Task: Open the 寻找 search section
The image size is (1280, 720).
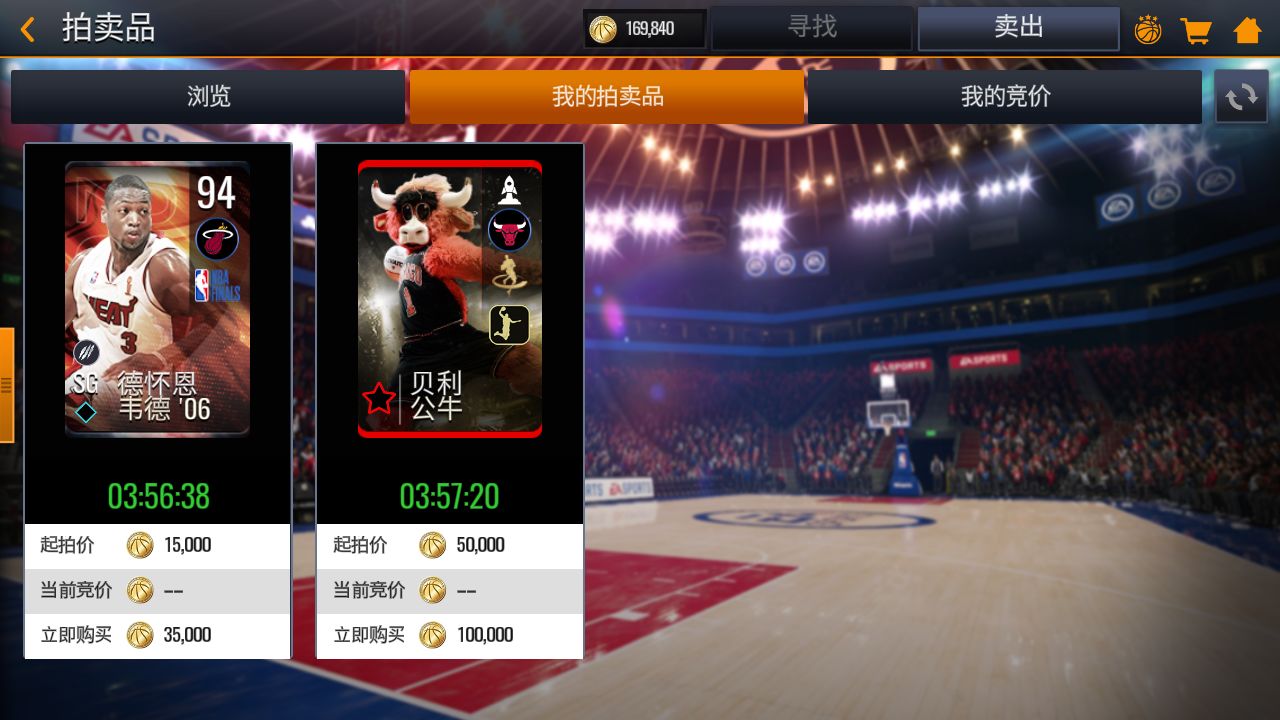Action: (812, 28)
